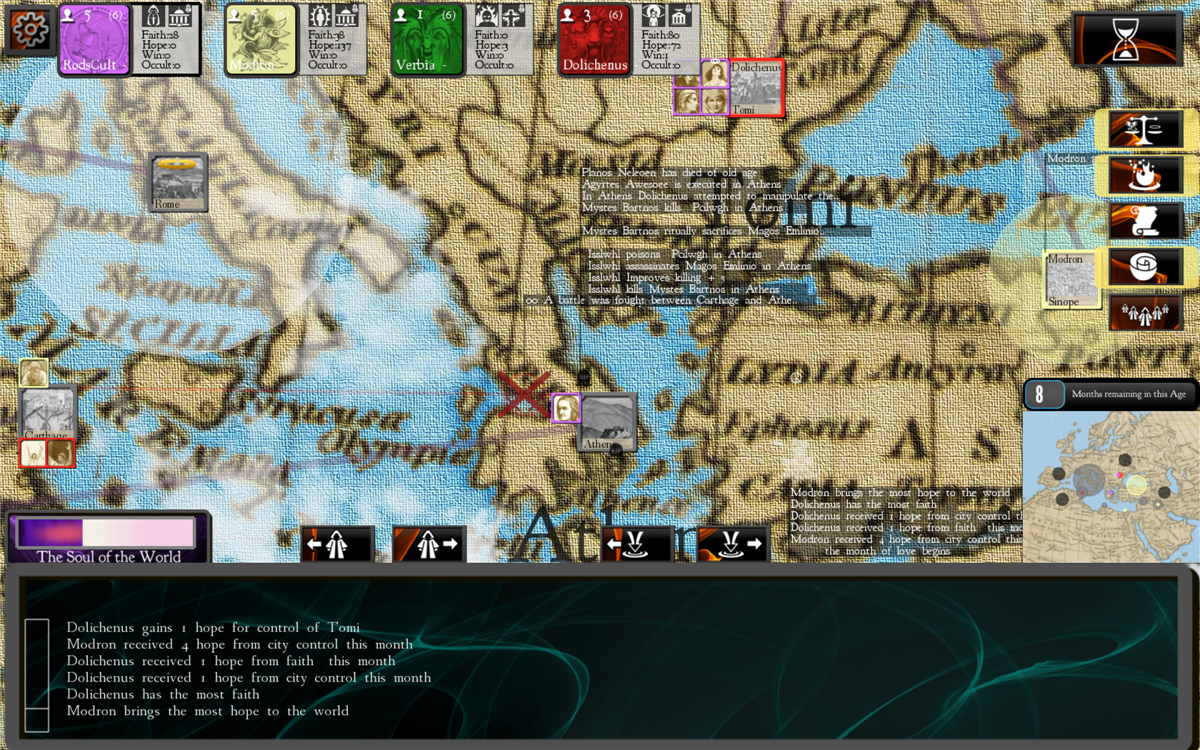Open the parchment scroll panel
The height and width of the screenshot is (750, 1200).
tap(1145, 221)
